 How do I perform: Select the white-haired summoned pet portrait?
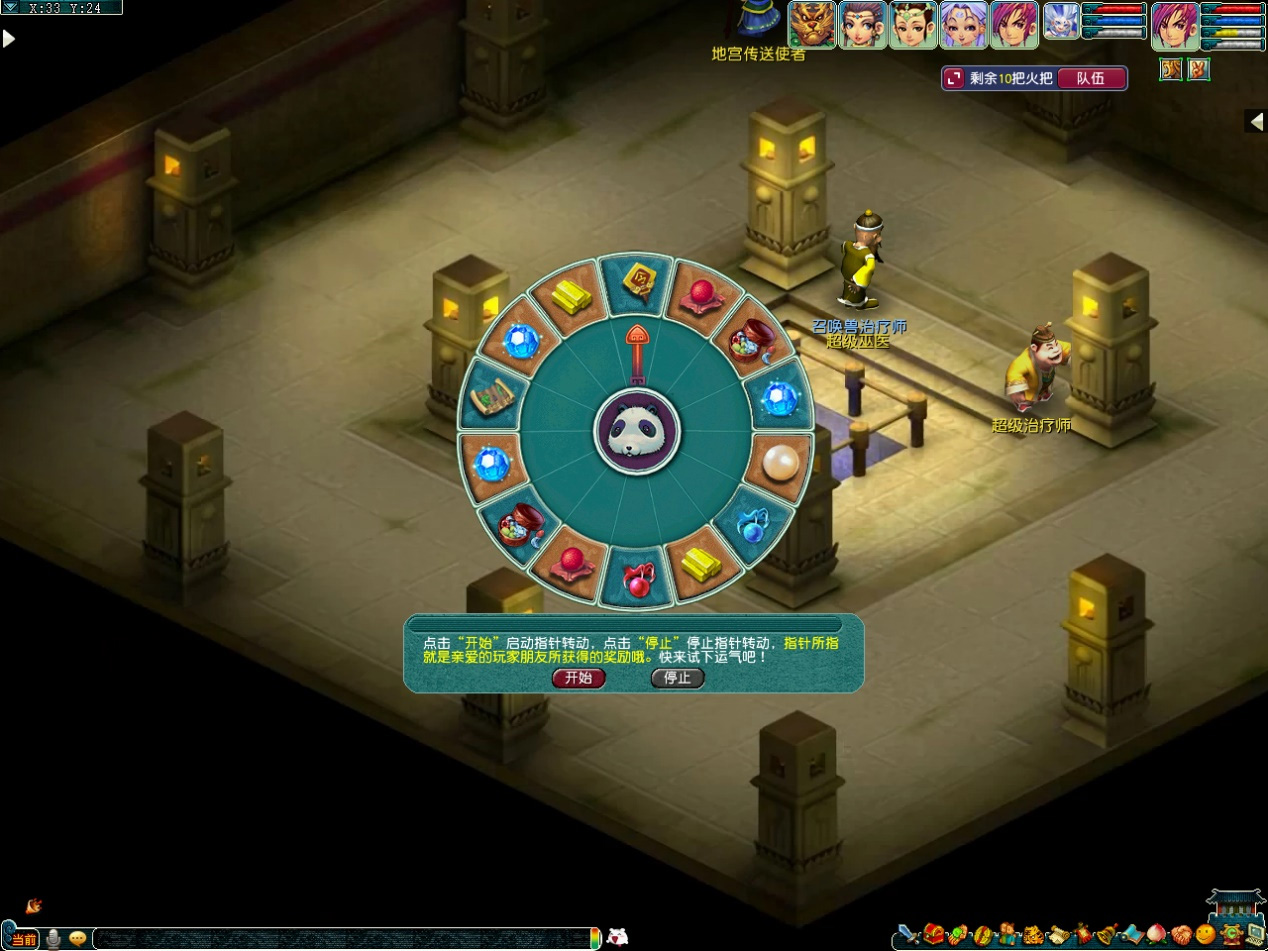(1062, 22)
